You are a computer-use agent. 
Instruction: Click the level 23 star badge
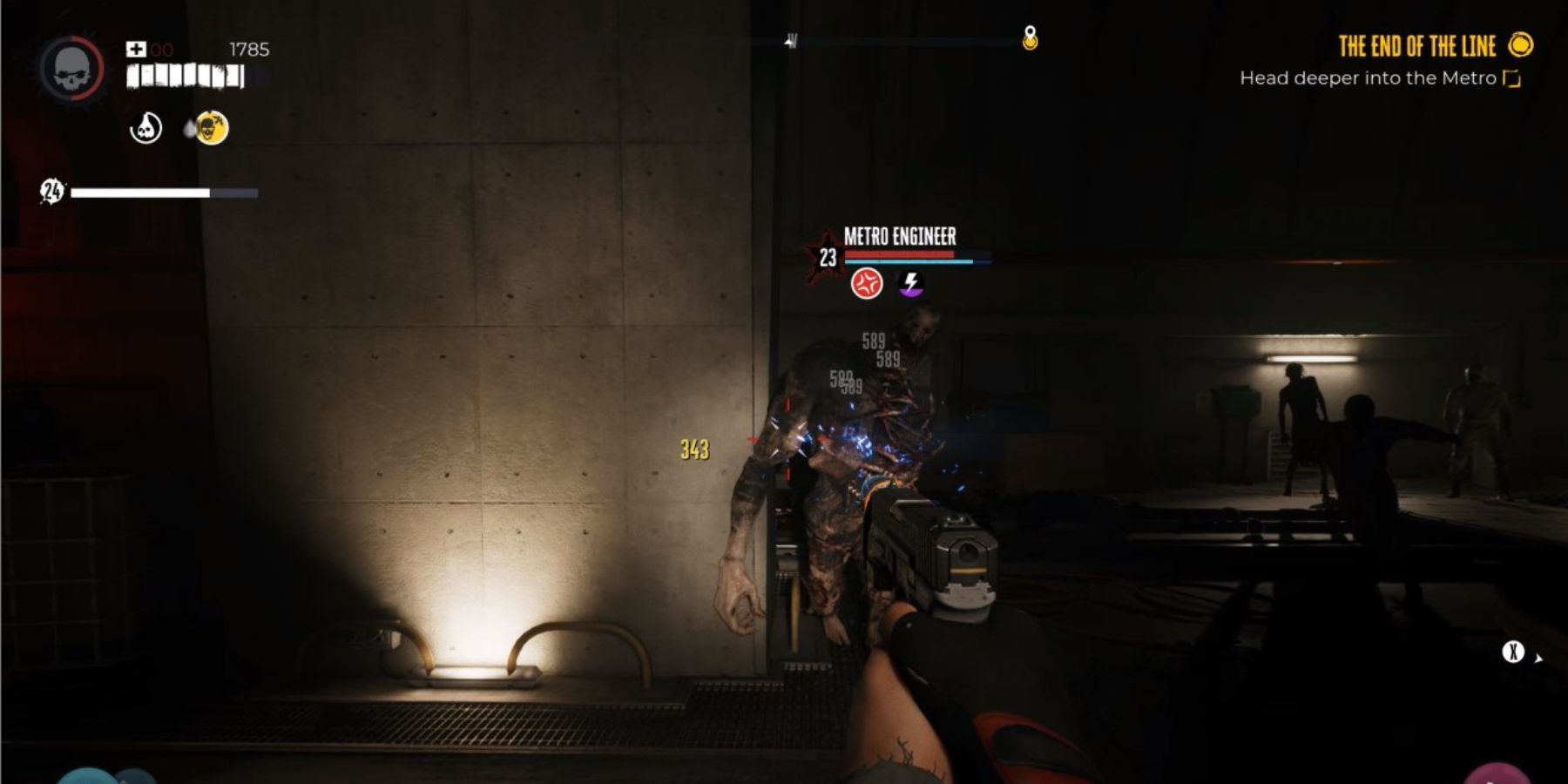point(827,253)
